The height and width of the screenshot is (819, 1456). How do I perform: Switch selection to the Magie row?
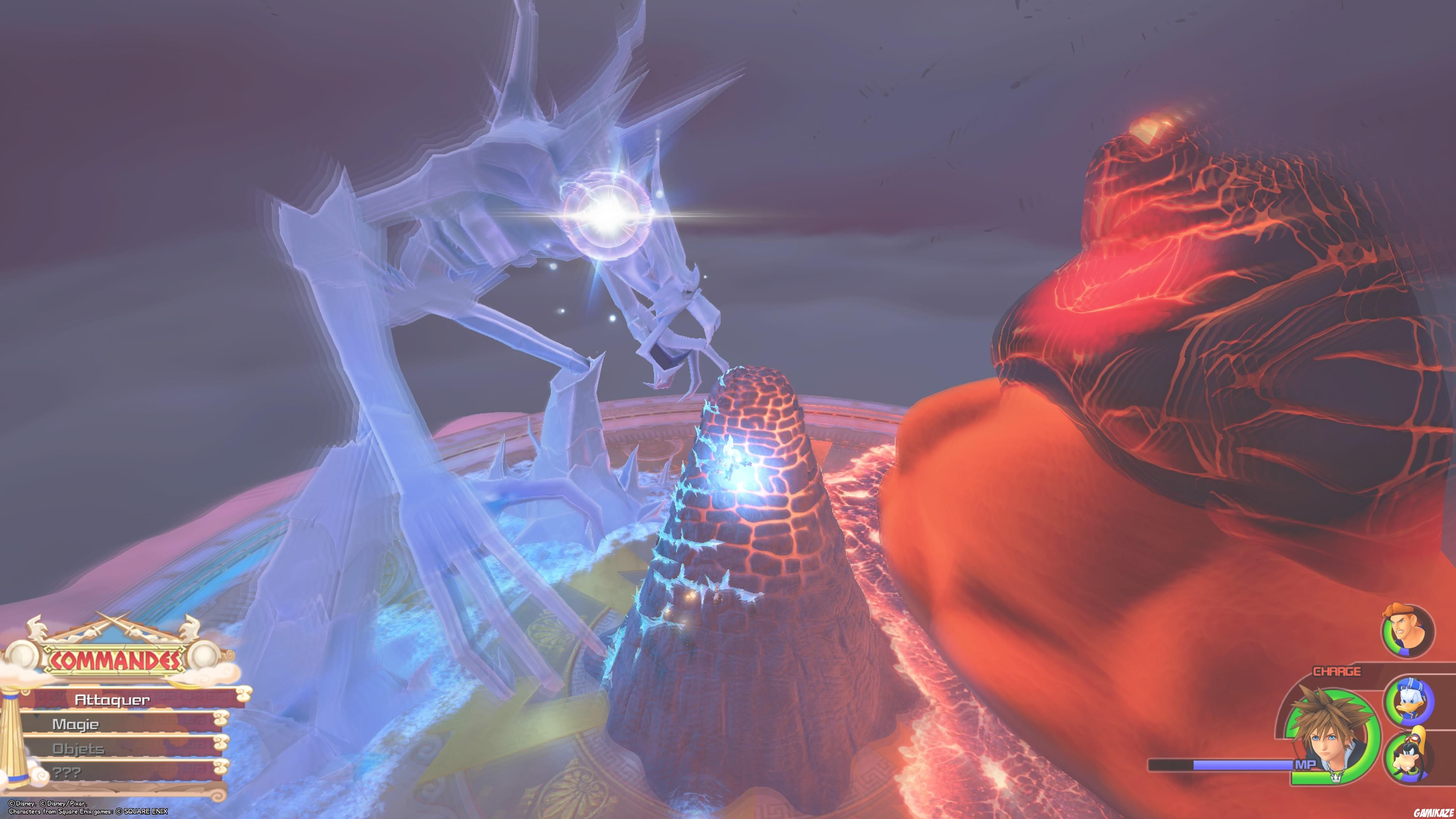[x=76, y=726]
